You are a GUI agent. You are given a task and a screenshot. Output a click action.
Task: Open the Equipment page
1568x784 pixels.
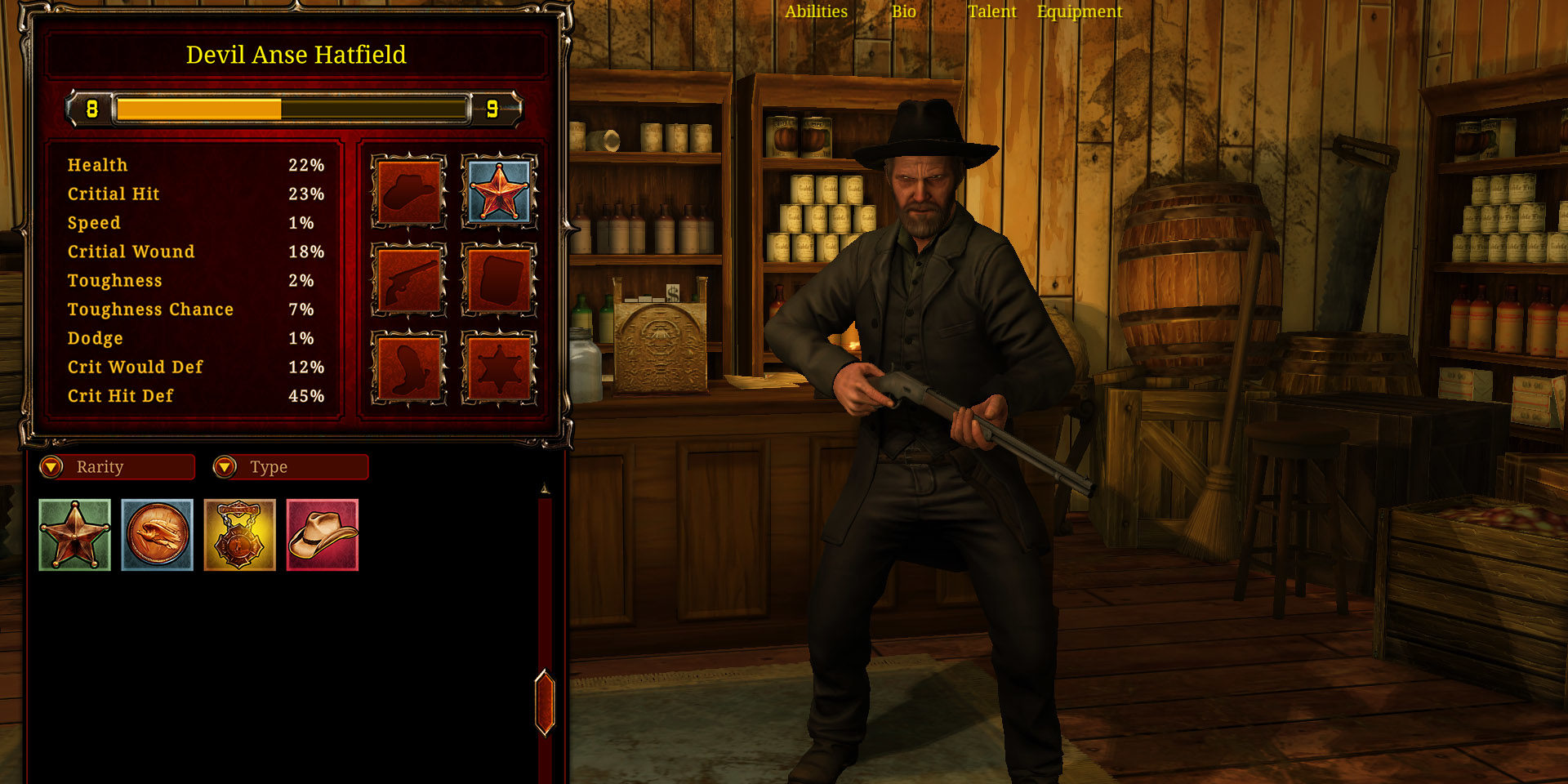1080,11
